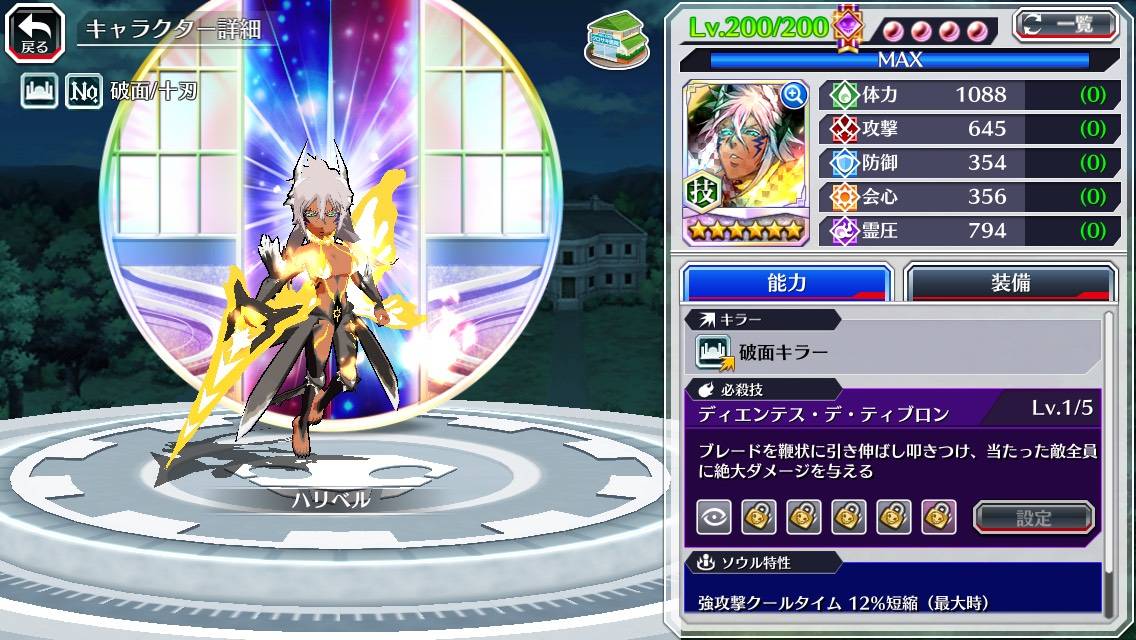Open the 一覧 character list

tap(1065, 25)
